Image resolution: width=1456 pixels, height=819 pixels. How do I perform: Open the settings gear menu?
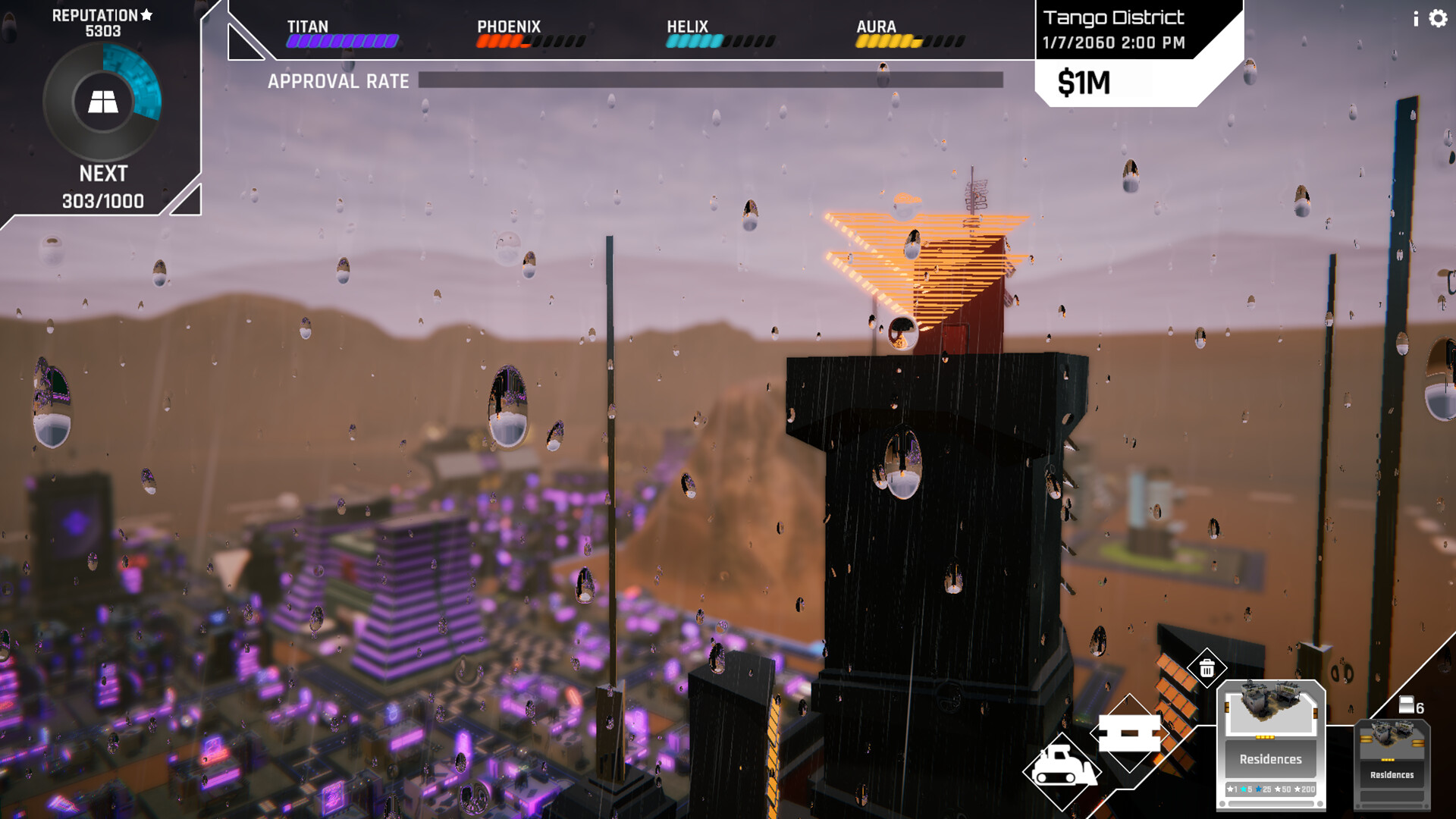click(x=1438, y=18)
